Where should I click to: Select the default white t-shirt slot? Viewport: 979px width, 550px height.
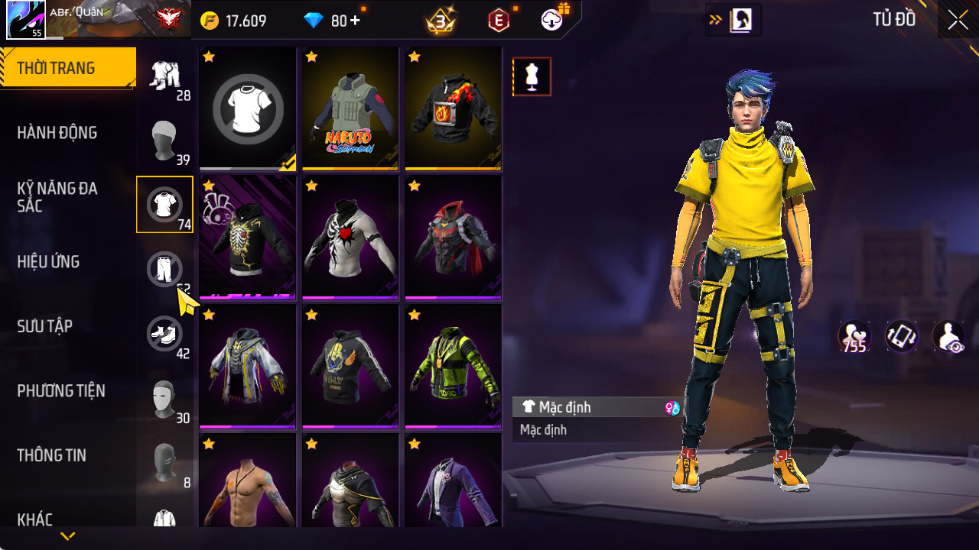[248, 108]
